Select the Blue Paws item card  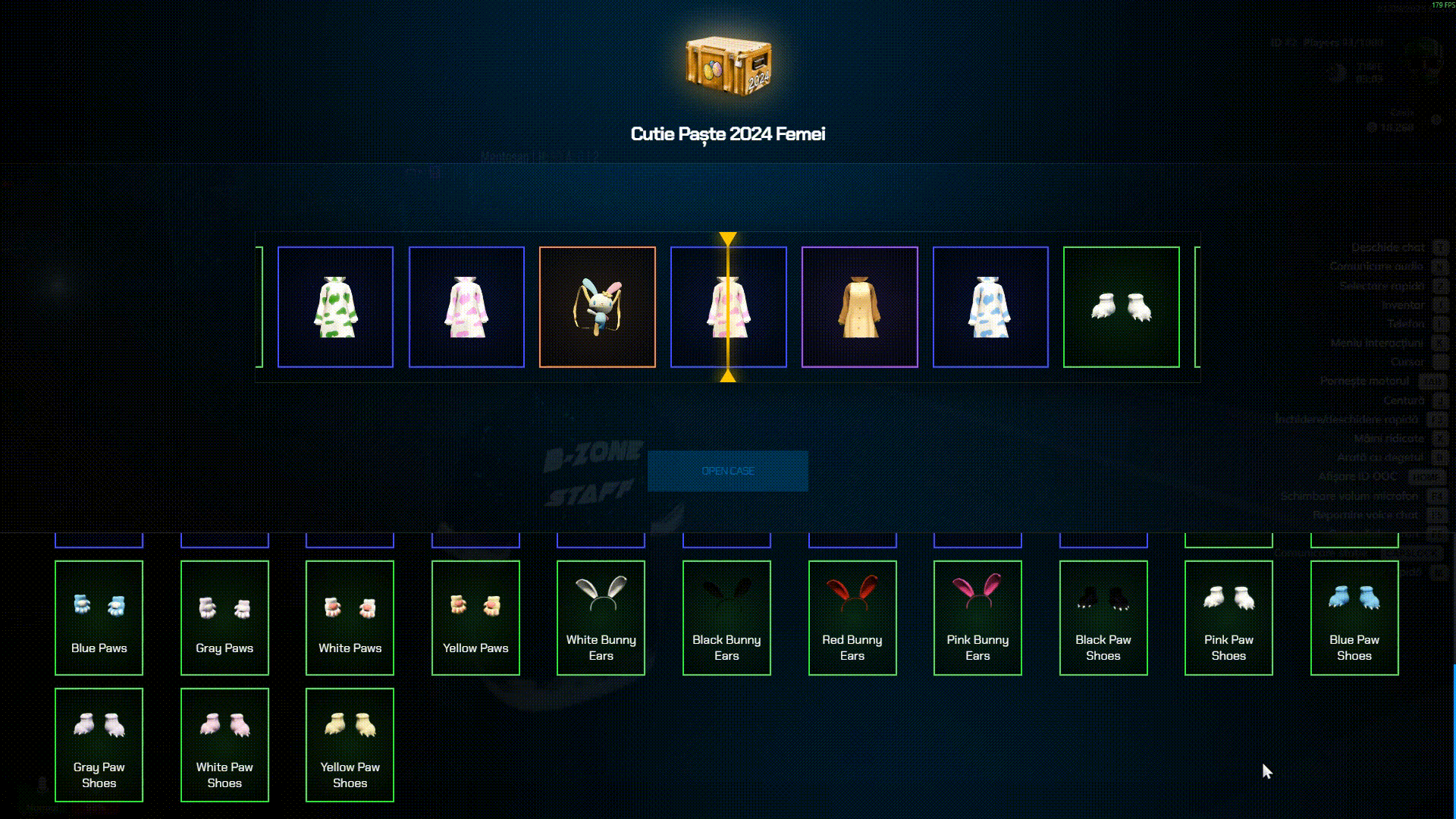[99, 617]
